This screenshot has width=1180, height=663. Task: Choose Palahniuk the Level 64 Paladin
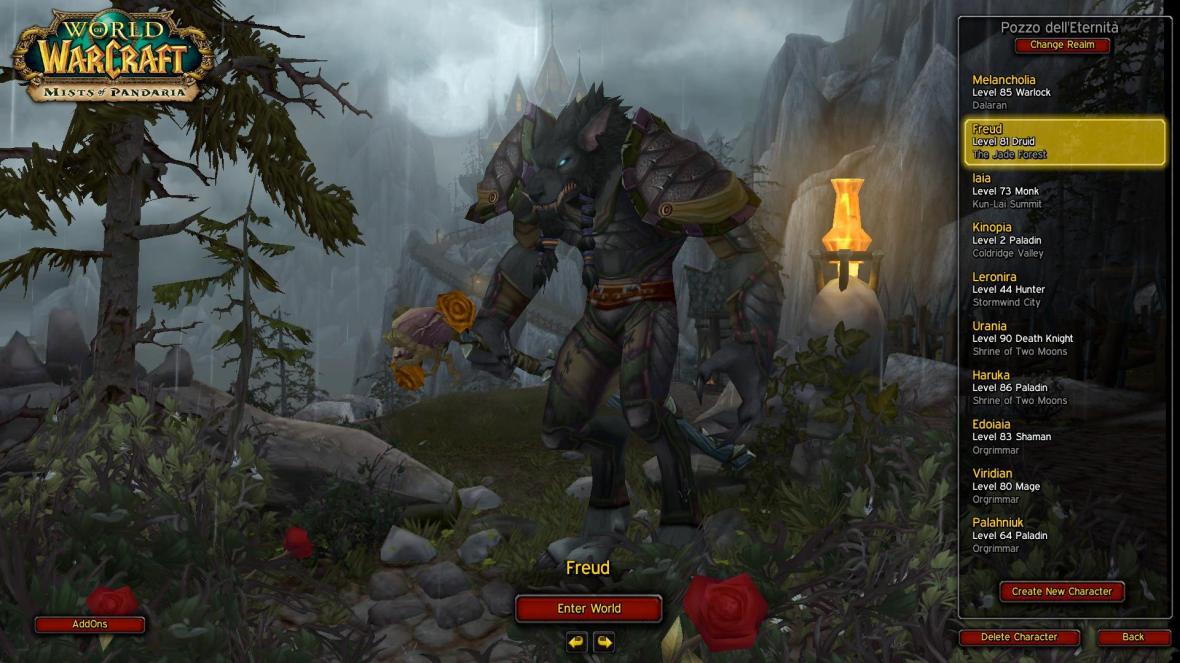coord(1064,534)
